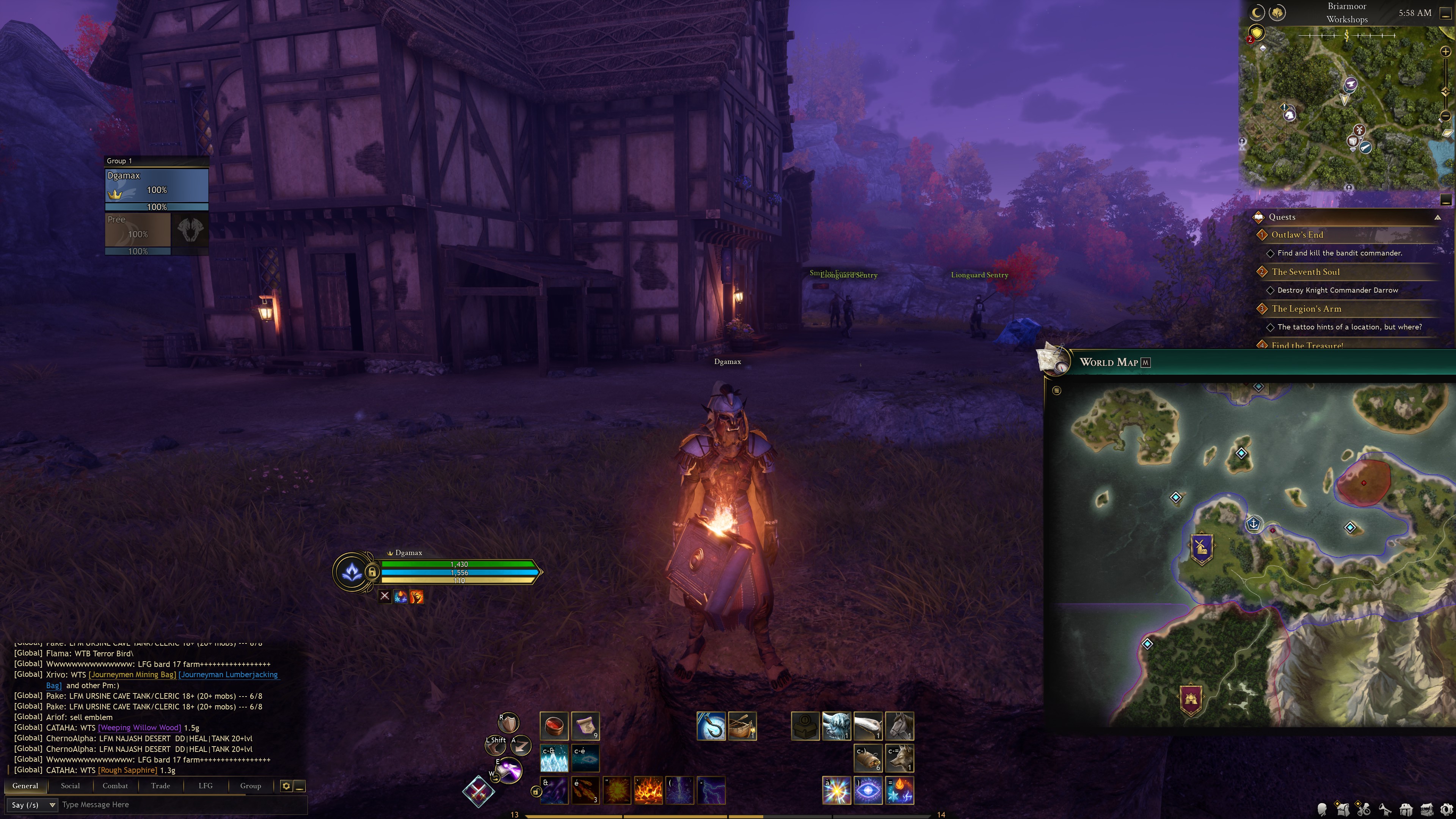Cast the purple lightning ability
Viewport: 1456px width, 819px height.
pyautogui.click(x=711, y=790)
